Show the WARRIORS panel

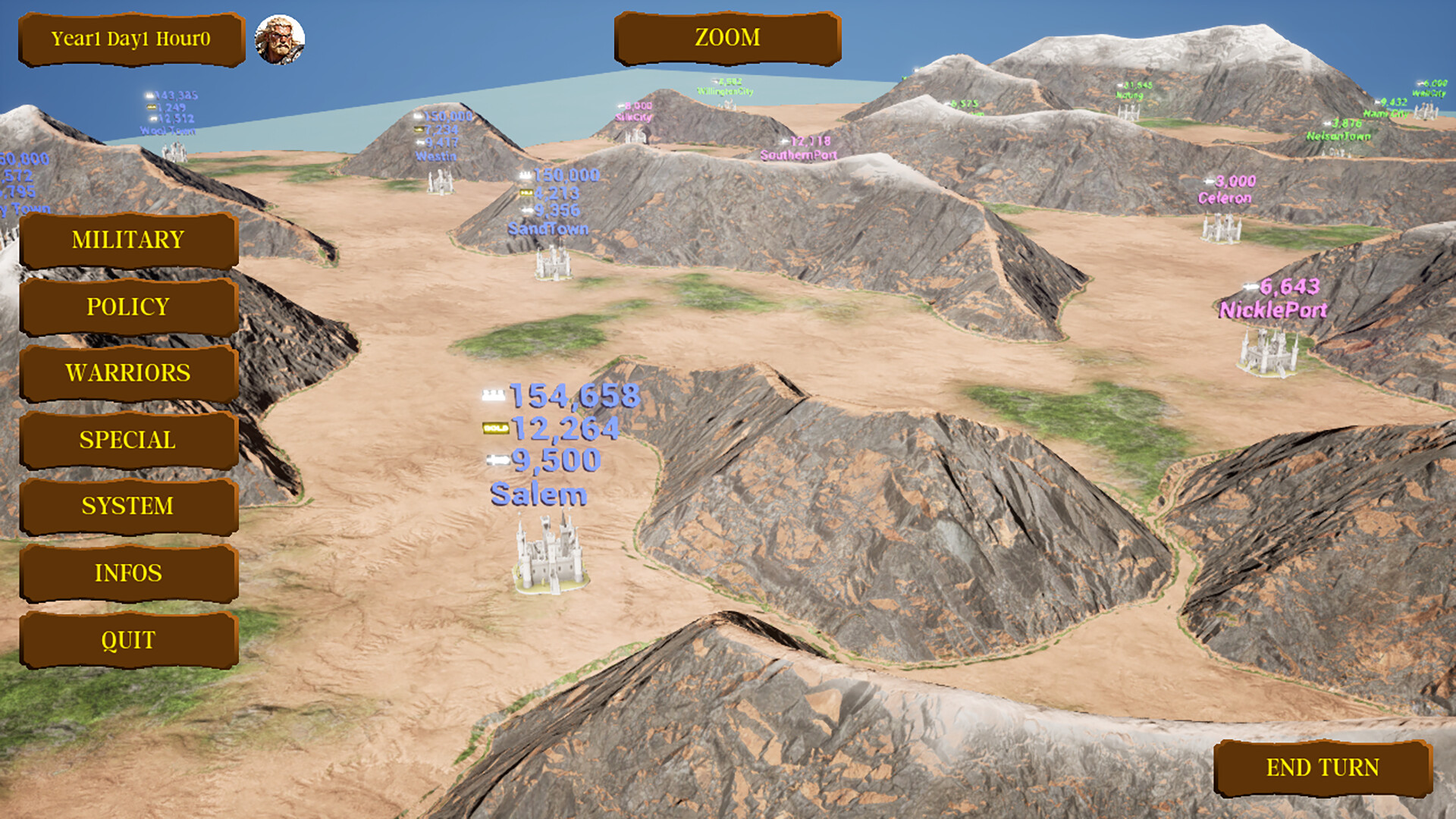pyautogui.click(x=128, y=373)
